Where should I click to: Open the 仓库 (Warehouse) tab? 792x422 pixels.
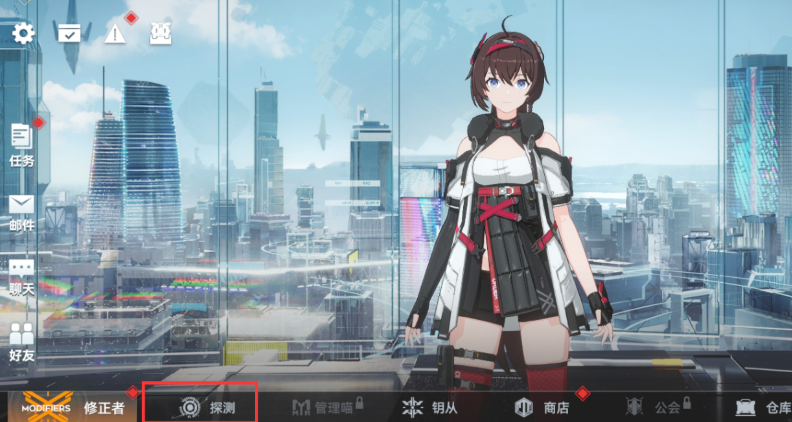click(763, 407)
